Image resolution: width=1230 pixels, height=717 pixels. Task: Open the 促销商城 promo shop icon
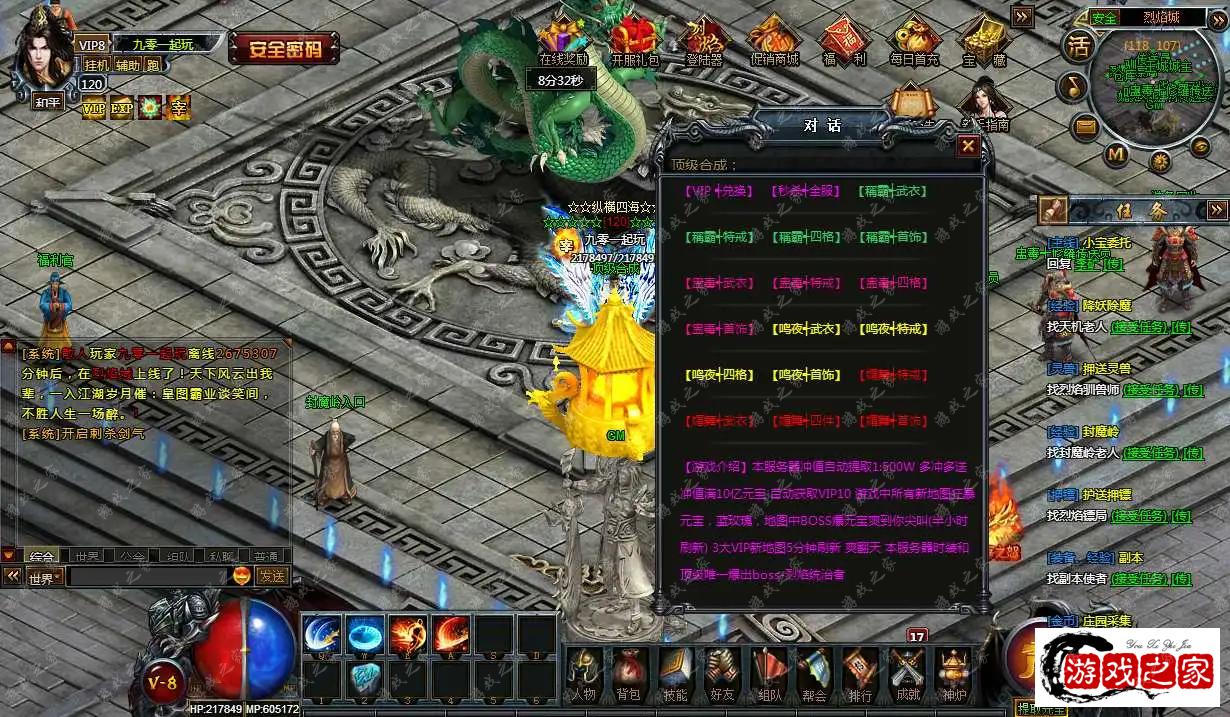tap(774, 42)
